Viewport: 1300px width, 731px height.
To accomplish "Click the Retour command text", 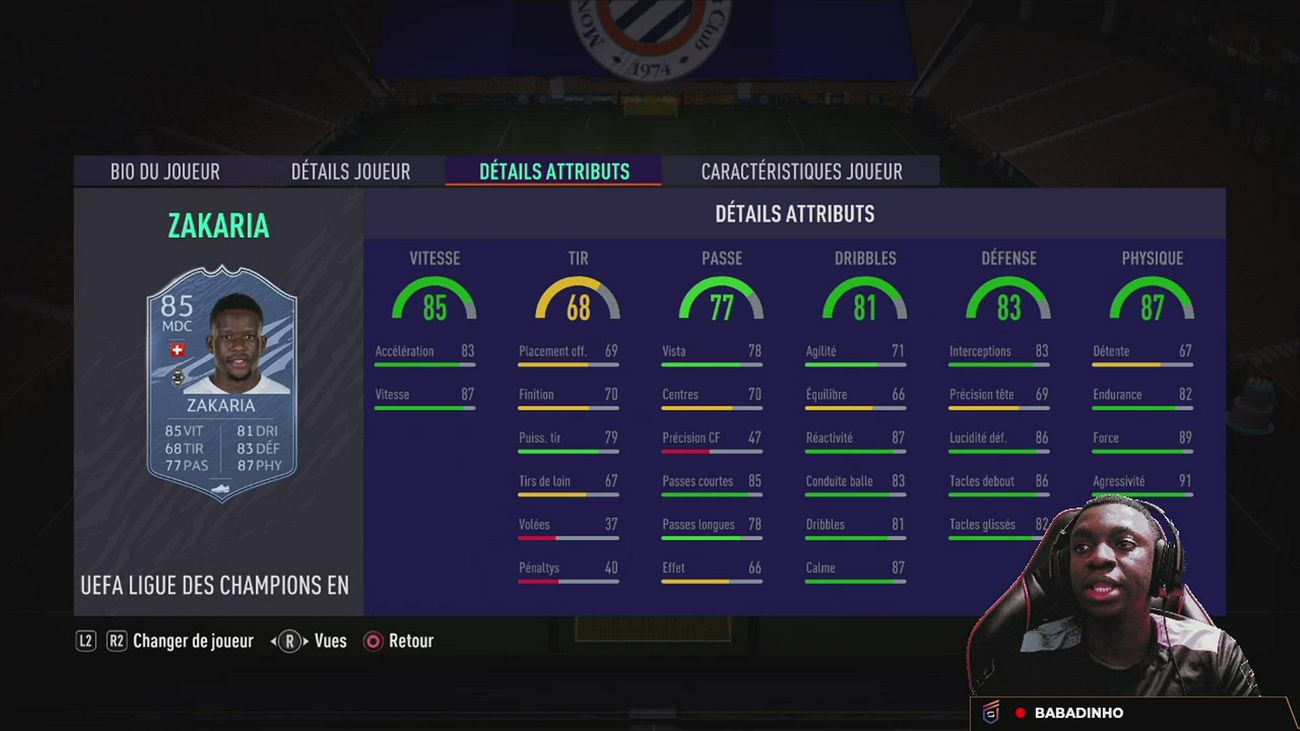I will [x=412, y=641].
